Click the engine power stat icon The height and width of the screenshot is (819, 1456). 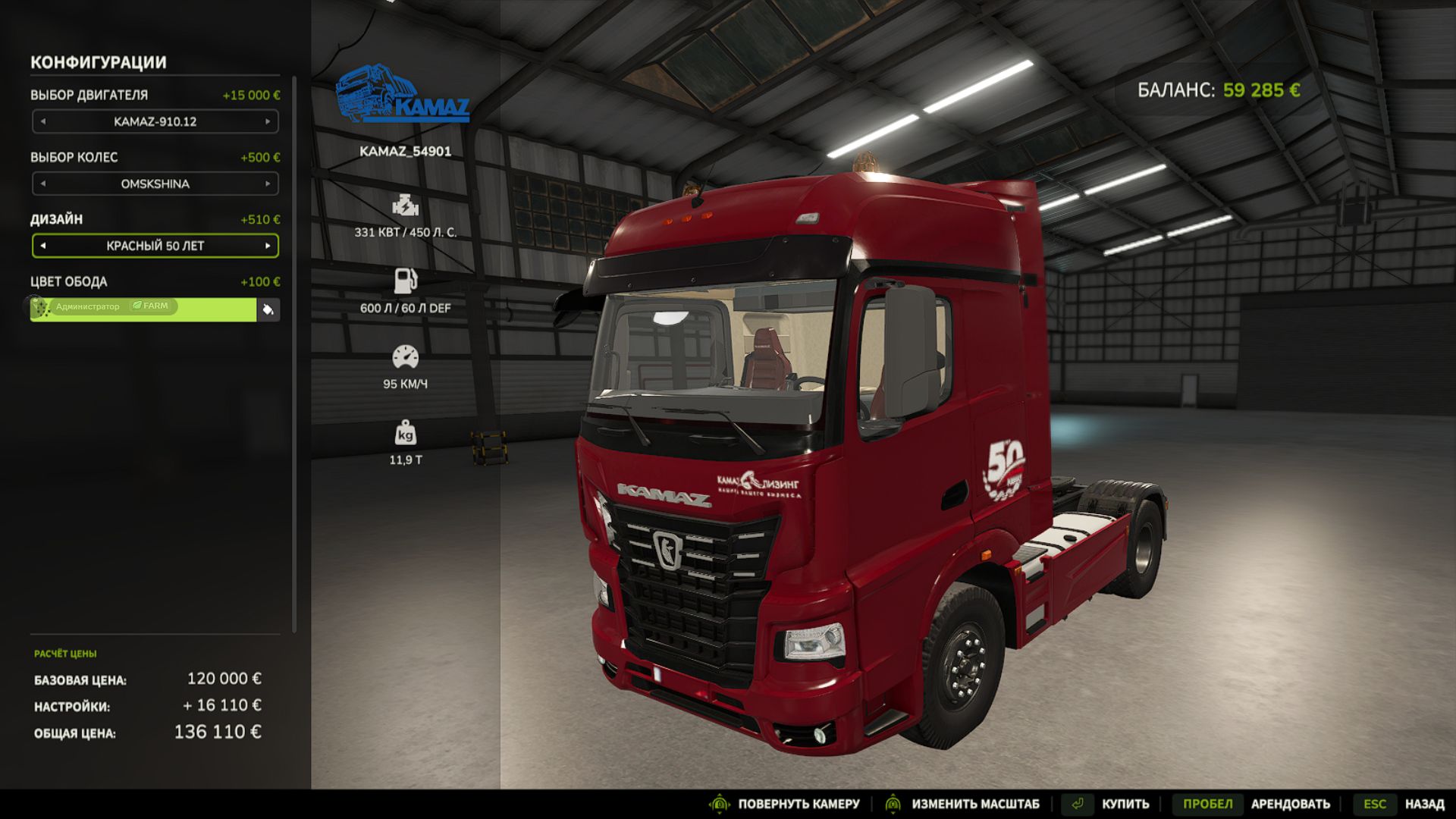[x=406, y=203]
